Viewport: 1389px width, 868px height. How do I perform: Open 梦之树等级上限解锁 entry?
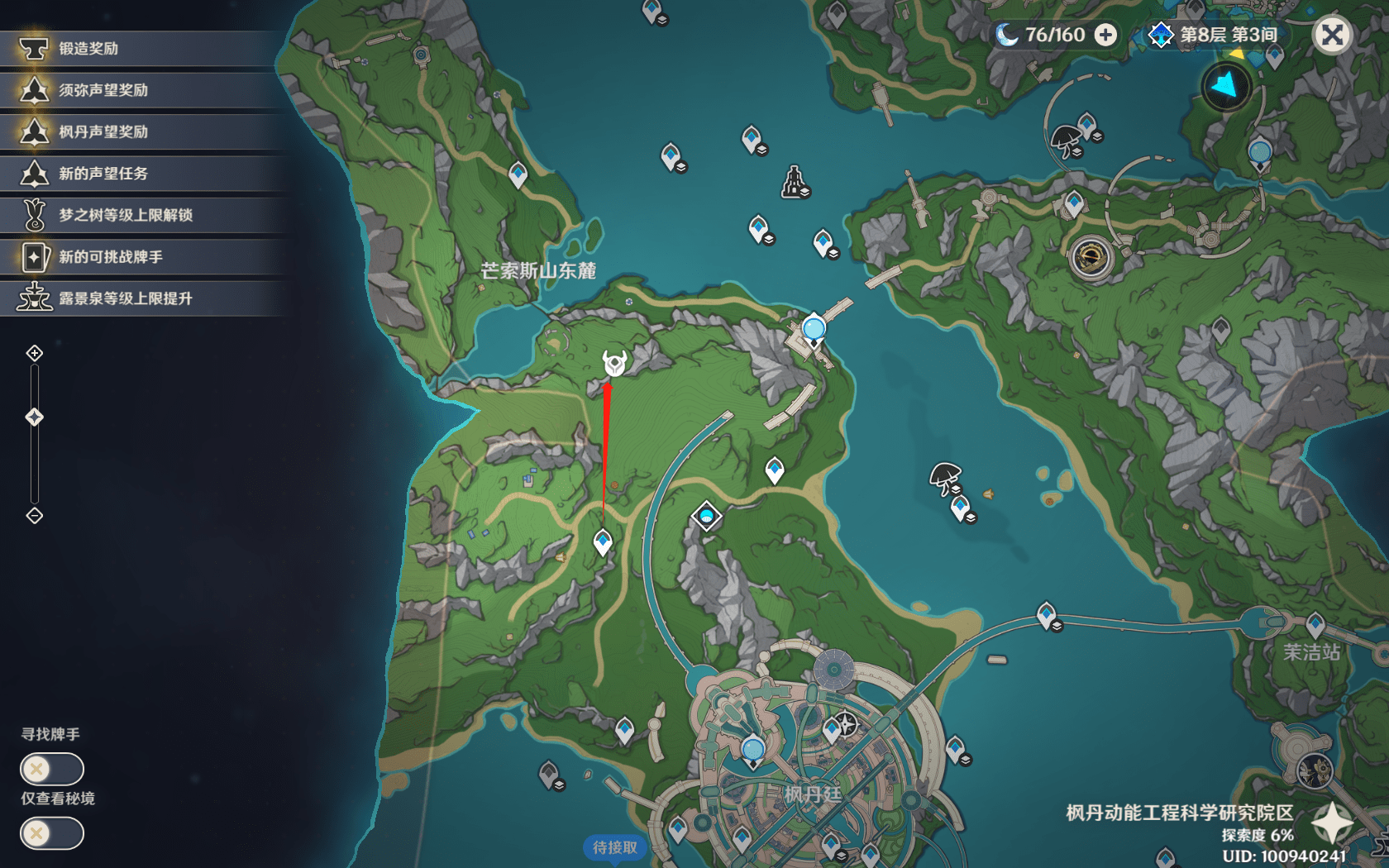[141, 215]
